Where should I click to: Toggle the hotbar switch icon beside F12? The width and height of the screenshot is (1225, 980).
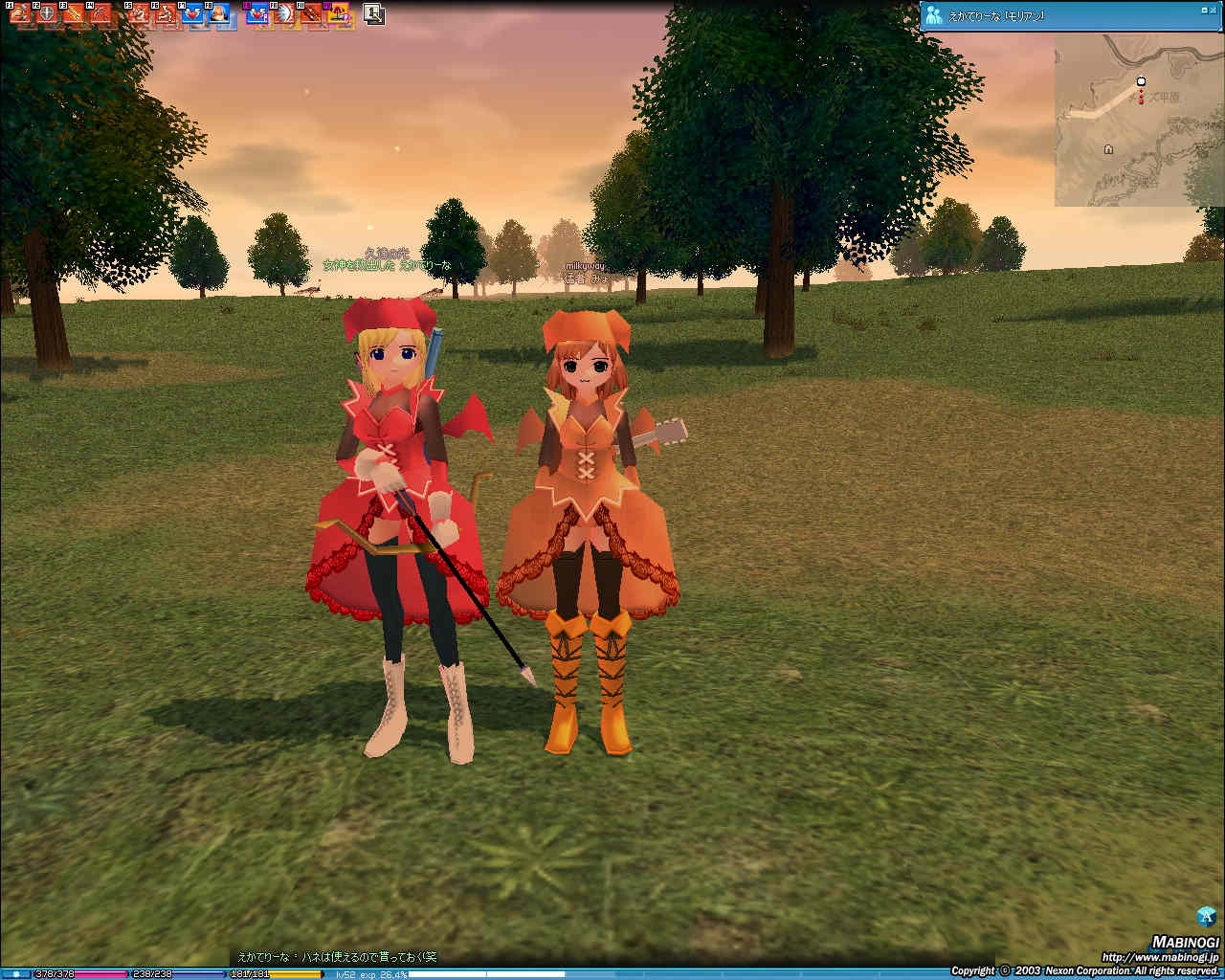[x=374, y=14]
